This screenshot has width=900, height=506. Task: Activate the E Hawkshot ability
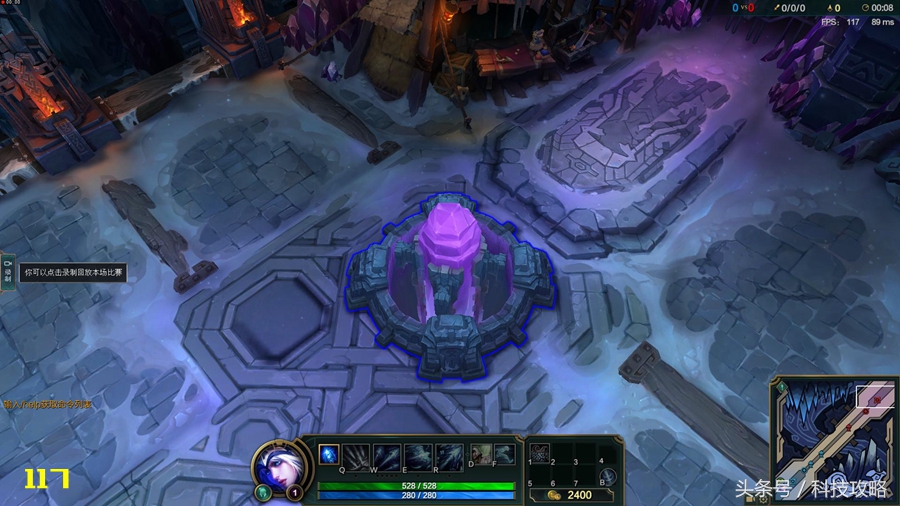[418, 455]
